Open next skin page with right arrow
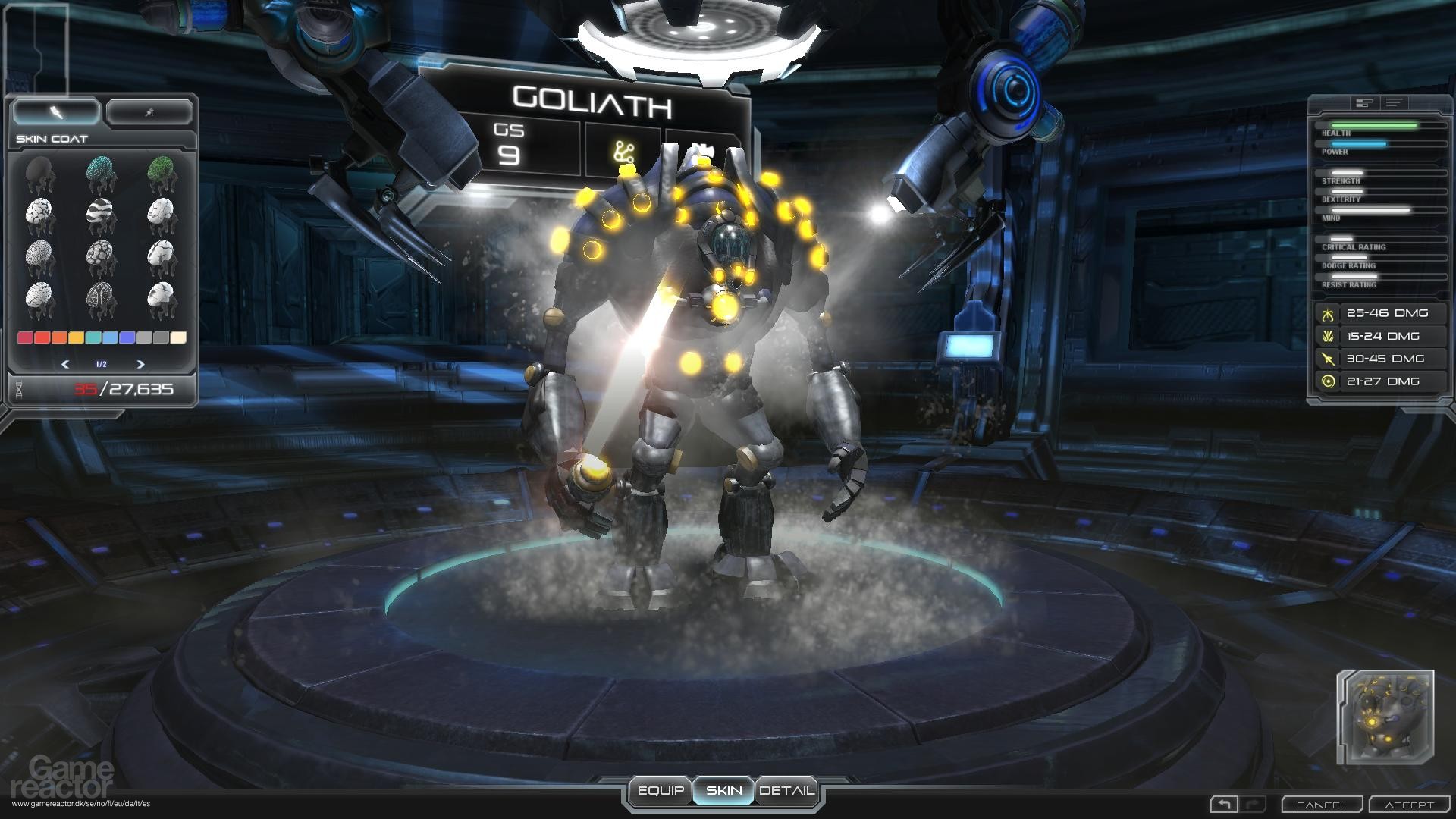Viewport: 1456px width, 819px height. (x=141, y=364)
